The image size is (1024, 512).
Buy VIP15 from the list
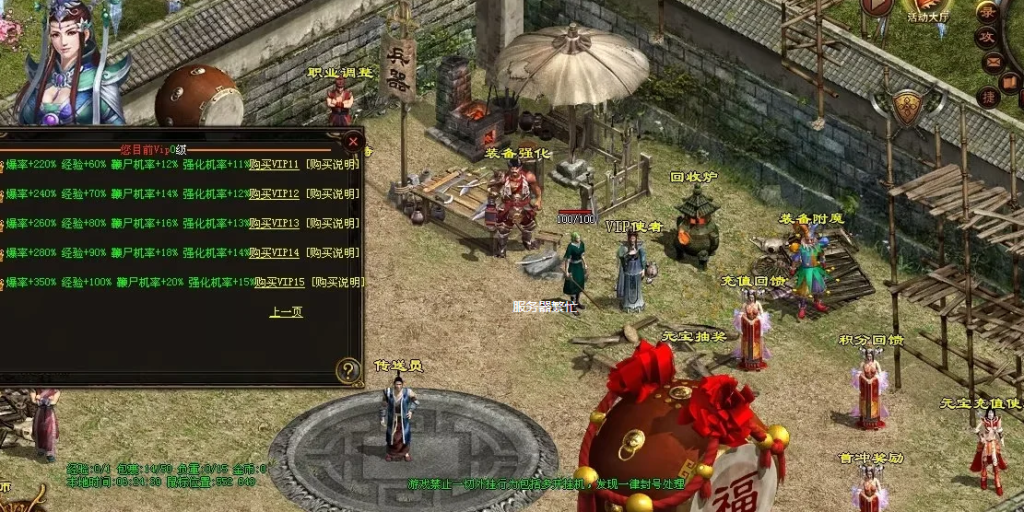pyautogui.click(x=279, y=282)
